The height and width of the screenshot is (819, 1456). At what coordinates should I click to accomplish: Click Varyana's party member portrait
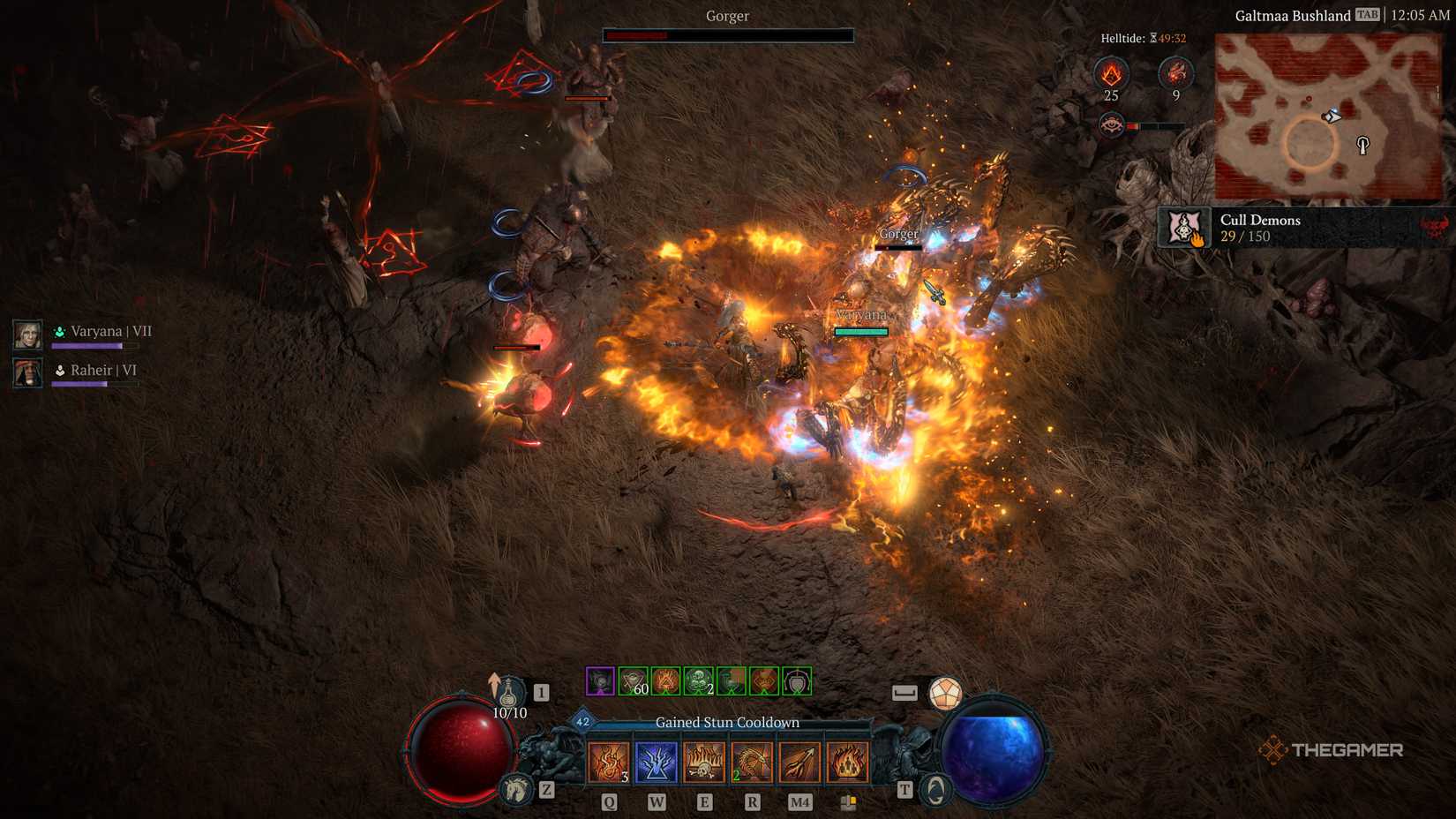[x=27, y=334]
